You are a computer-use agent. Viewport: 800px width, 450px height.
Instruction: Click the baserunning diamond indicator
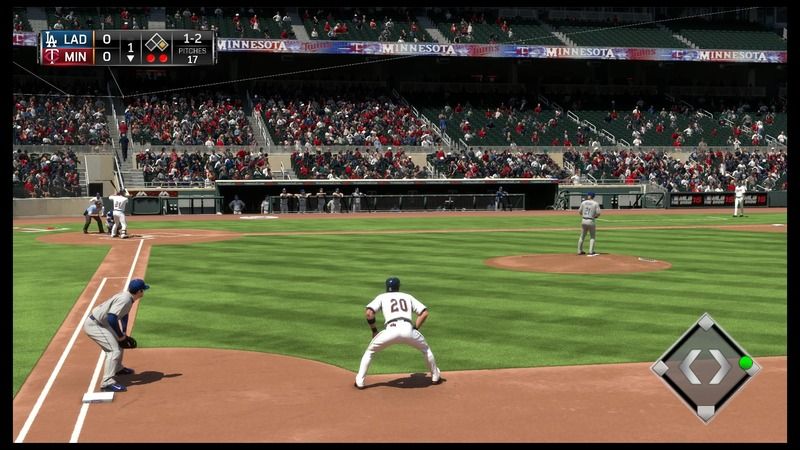coord(706,367)
